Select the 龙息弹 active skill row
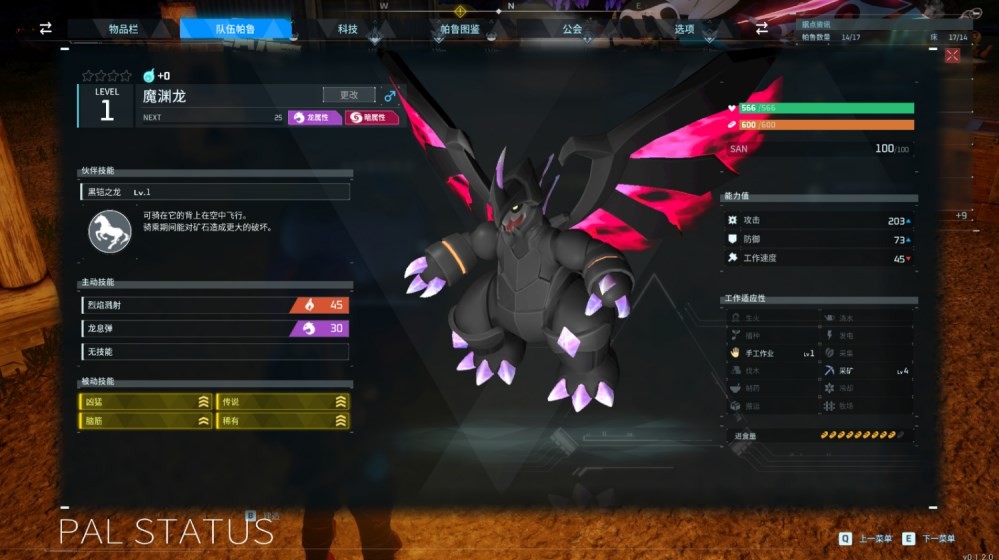Image resolution: width=999 pixels, height=560 pixels. (215, 328)
